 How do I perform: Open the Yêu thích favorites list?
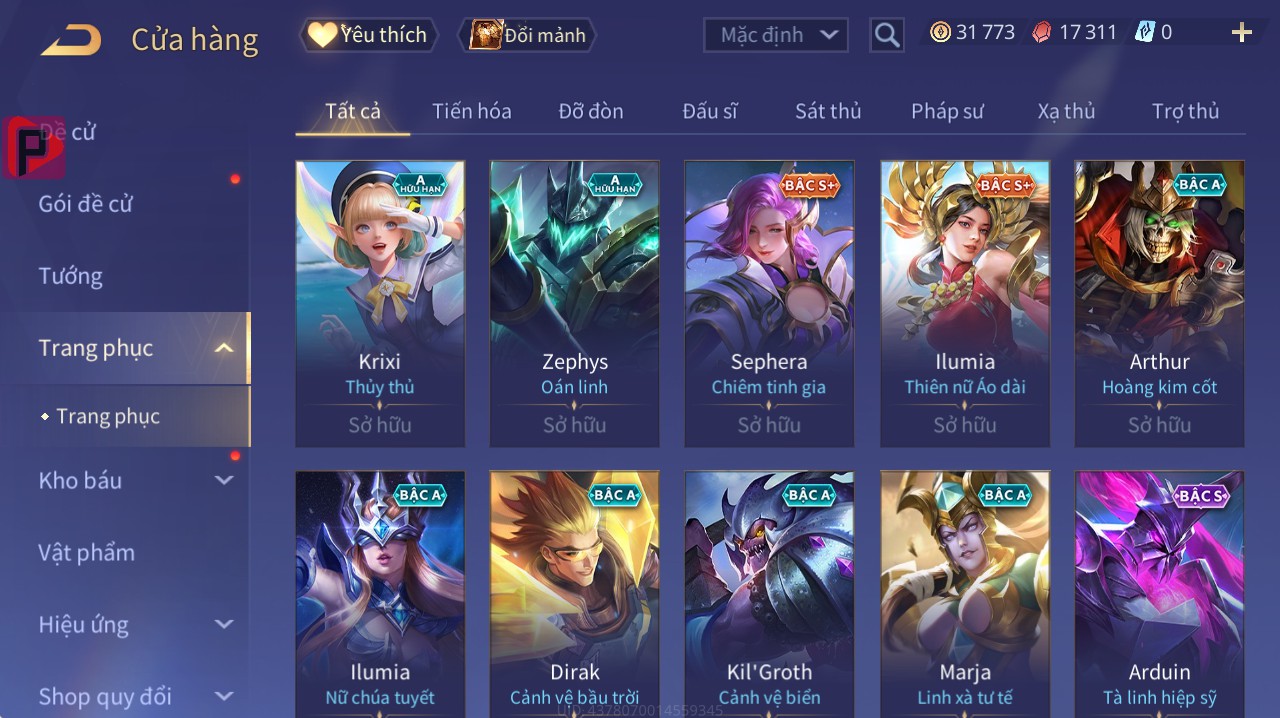point(367,35)
